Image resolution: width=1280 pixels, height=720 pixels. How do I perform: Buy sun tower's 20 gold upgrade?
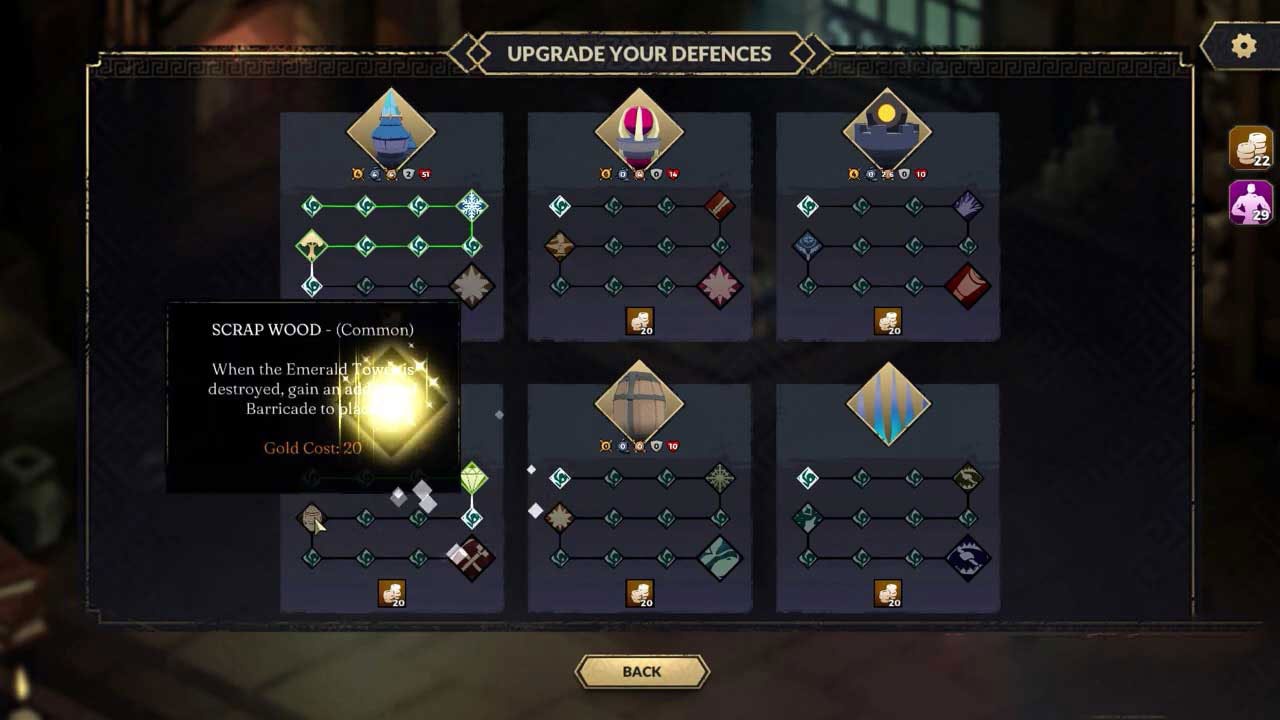tap(888, 321)
